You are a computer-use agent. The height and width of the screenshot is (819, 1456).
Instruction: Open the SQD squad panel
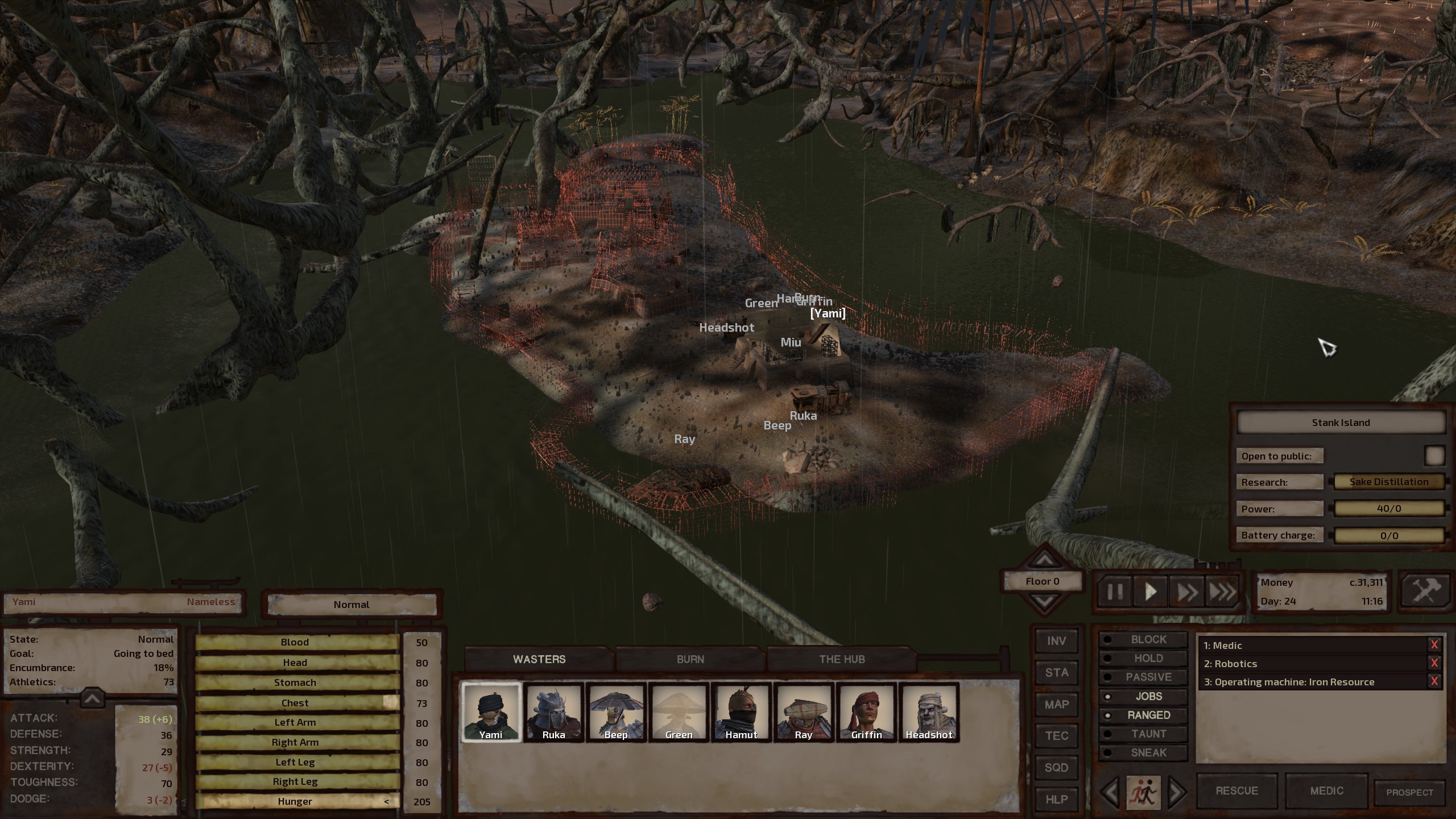point(1056,767)
